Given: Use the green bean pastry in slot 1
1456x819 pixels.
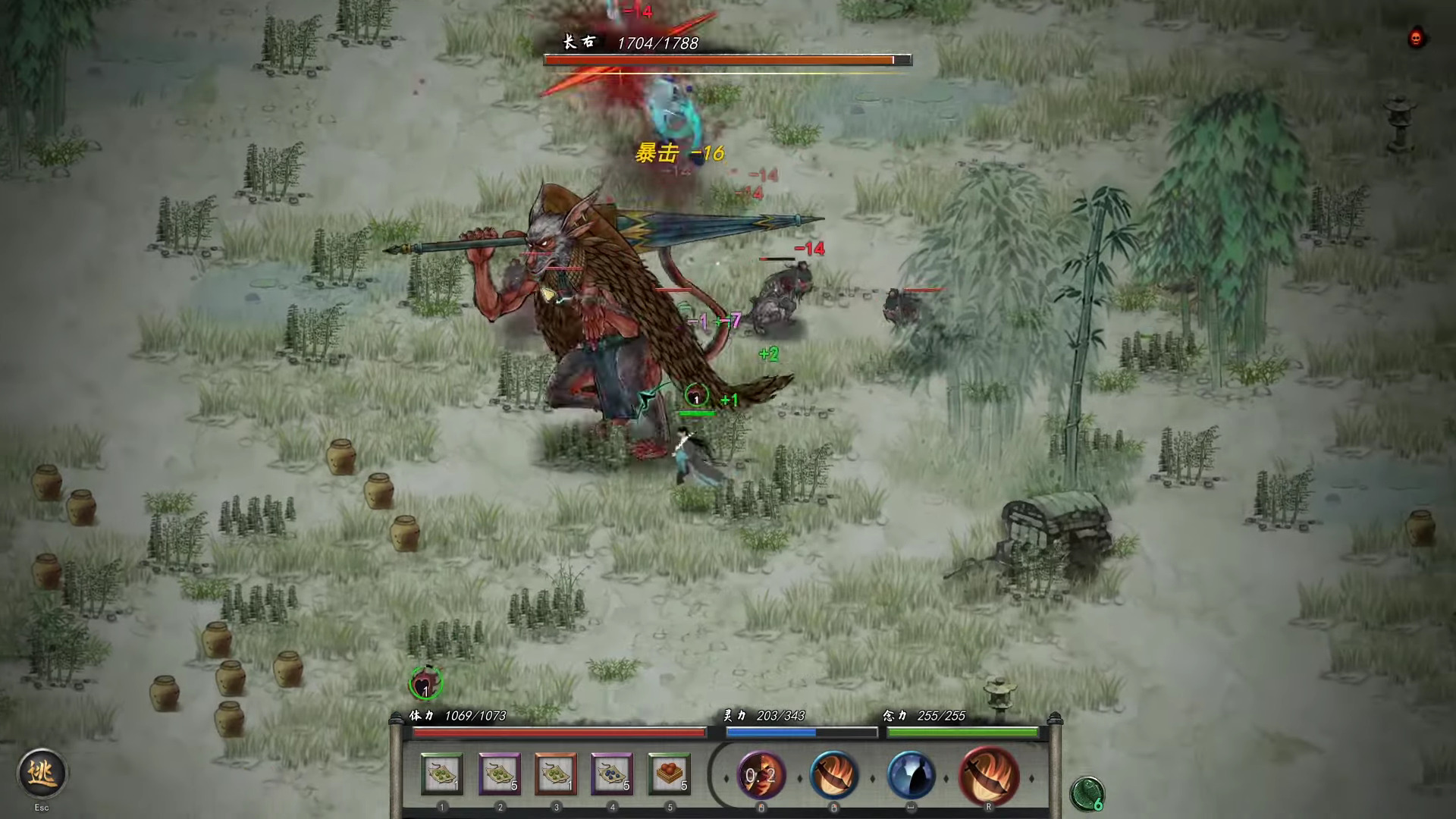Looking at the screenshot, I should [444, 773].
